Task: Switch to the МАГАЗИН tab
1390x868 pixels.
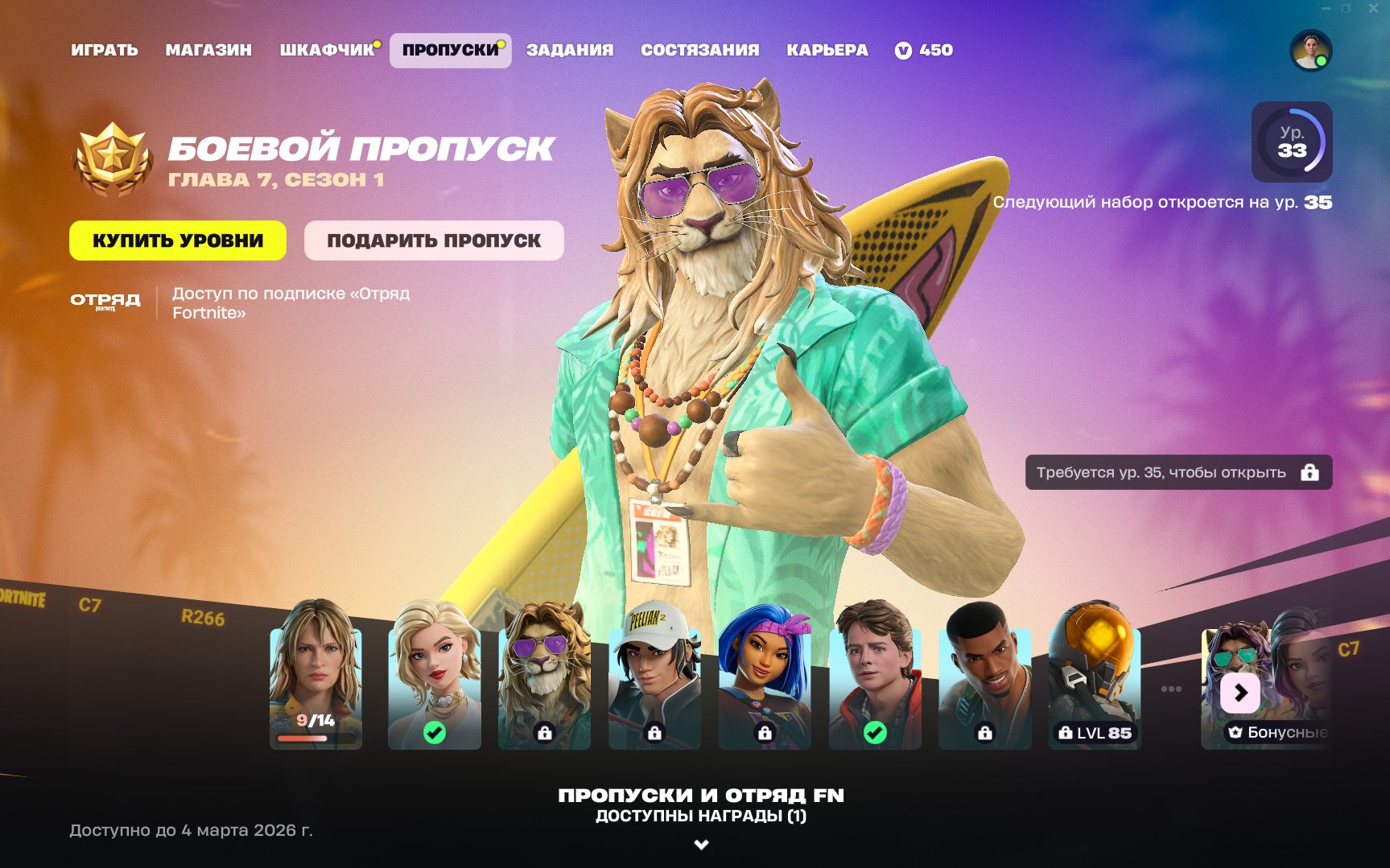Action: coord(208,50)
